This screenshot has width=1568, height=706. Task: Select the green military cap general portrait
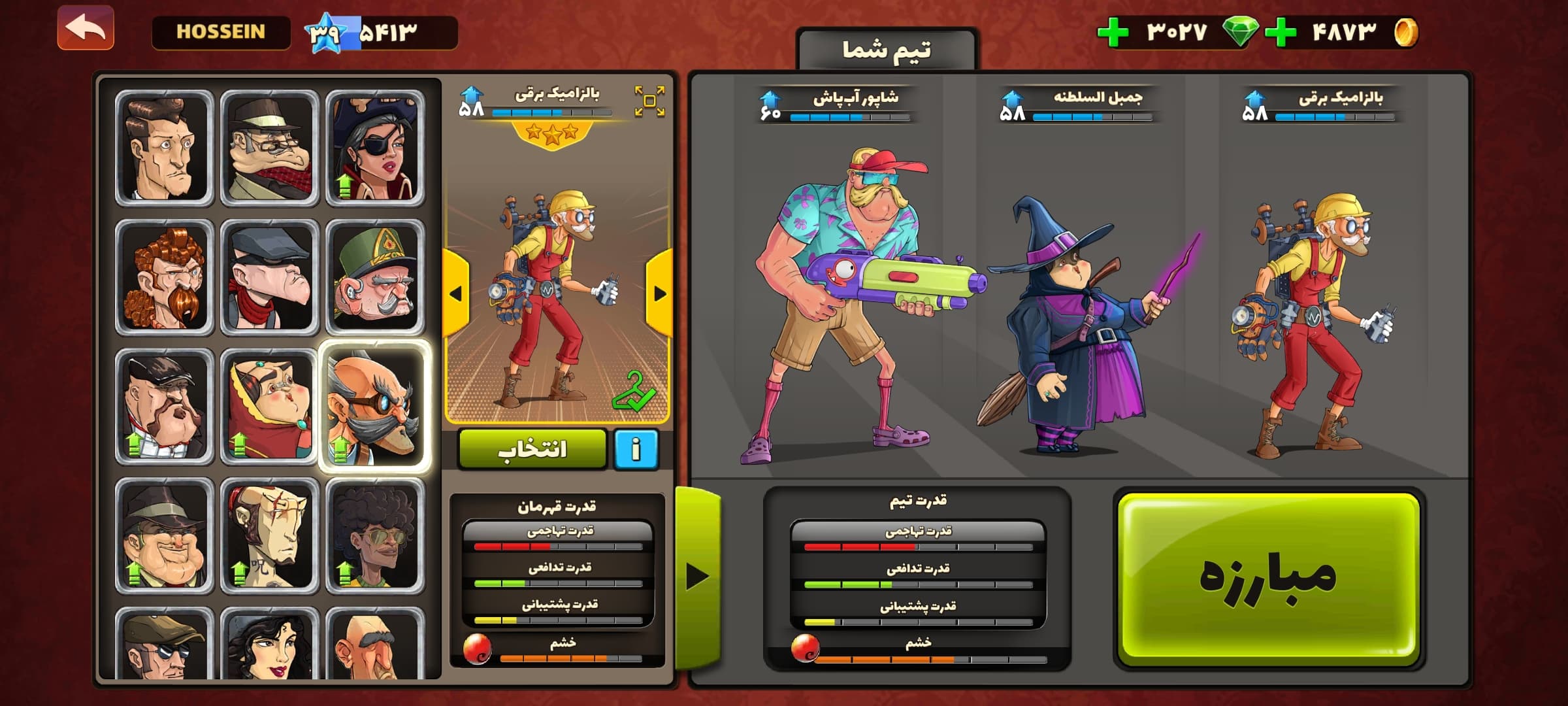click(x=374, y=277)
